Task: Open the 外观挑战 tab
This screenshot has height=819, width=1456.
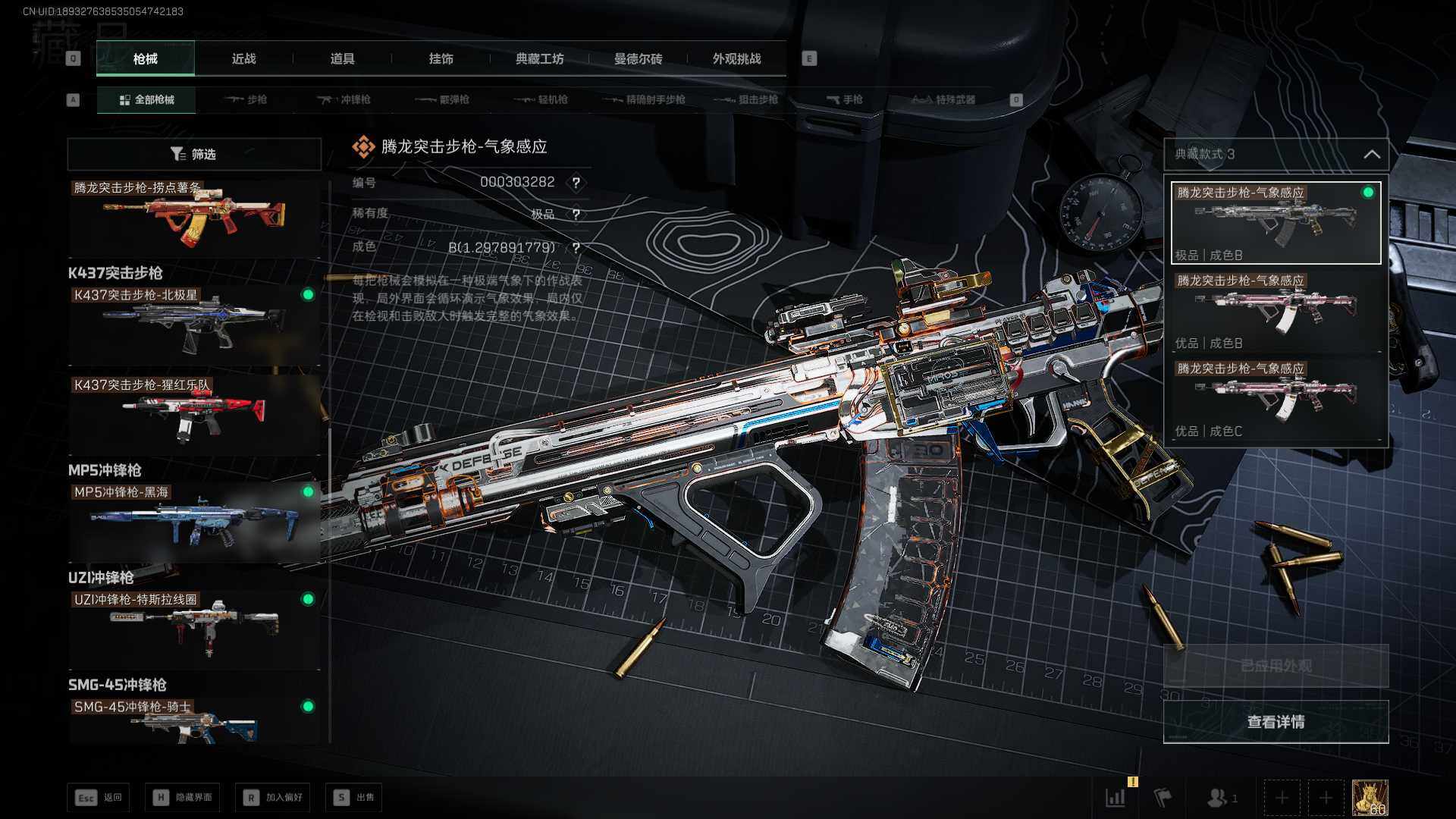Action: coord(736,58)
